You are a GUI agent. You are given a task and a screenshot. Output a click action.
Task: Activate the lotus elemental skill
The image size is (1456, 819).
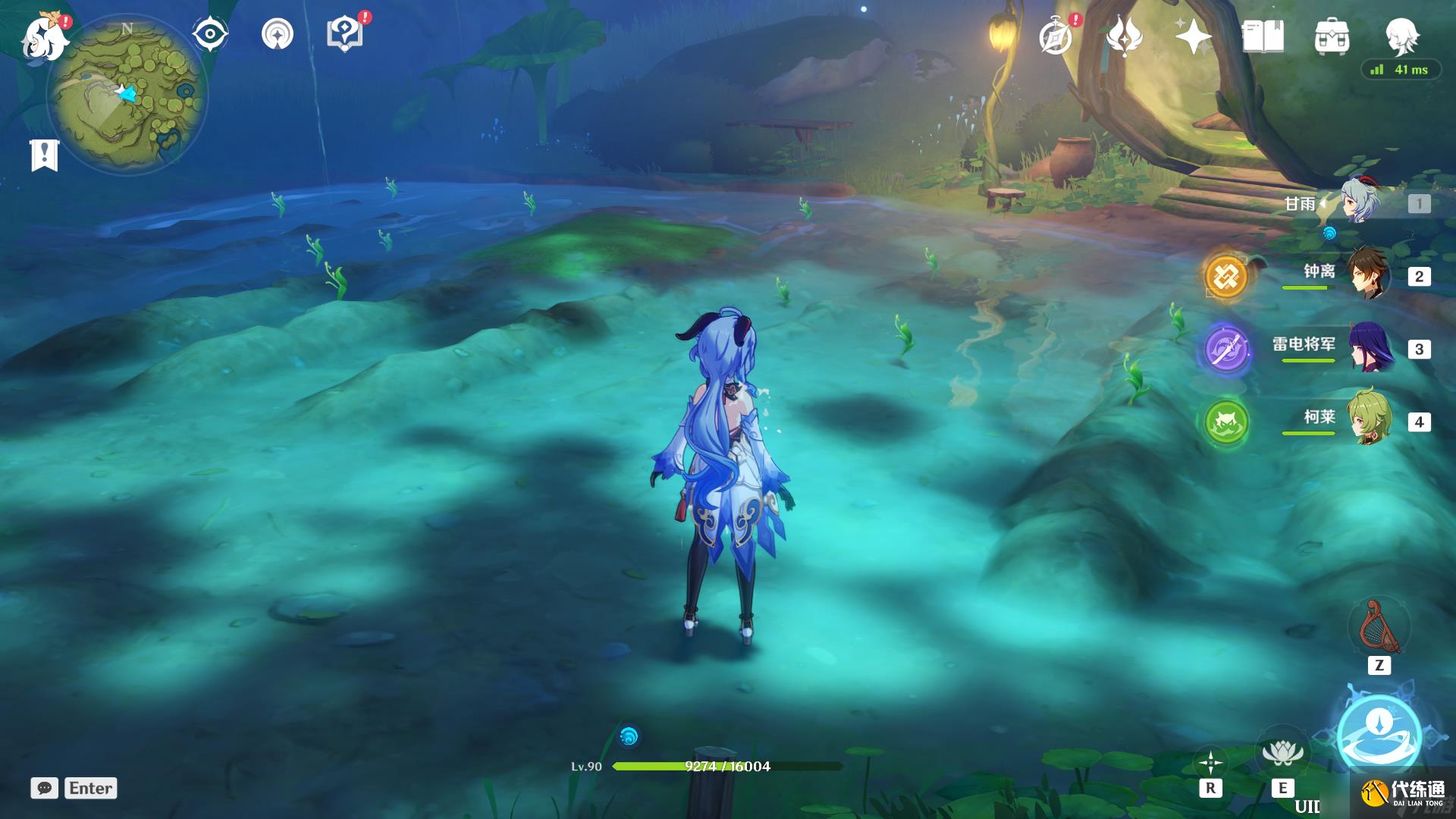click(x=1282, y=752)
